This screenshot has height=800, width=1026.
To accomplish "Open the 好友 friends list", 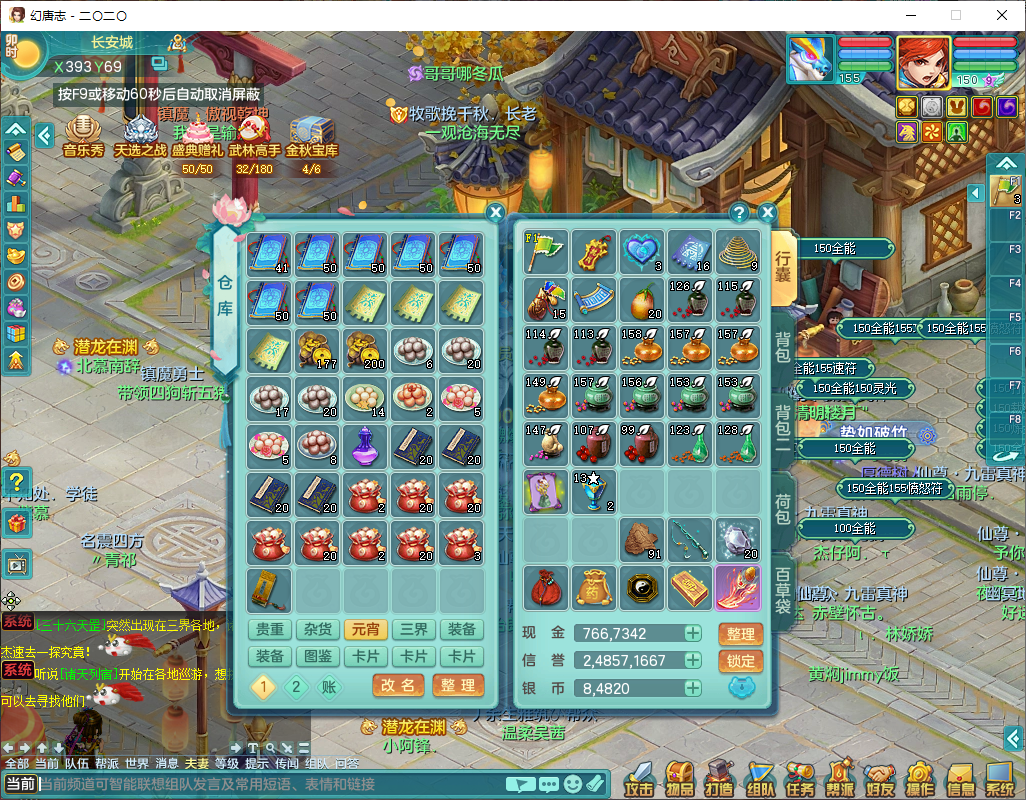I will pos(880,778).
